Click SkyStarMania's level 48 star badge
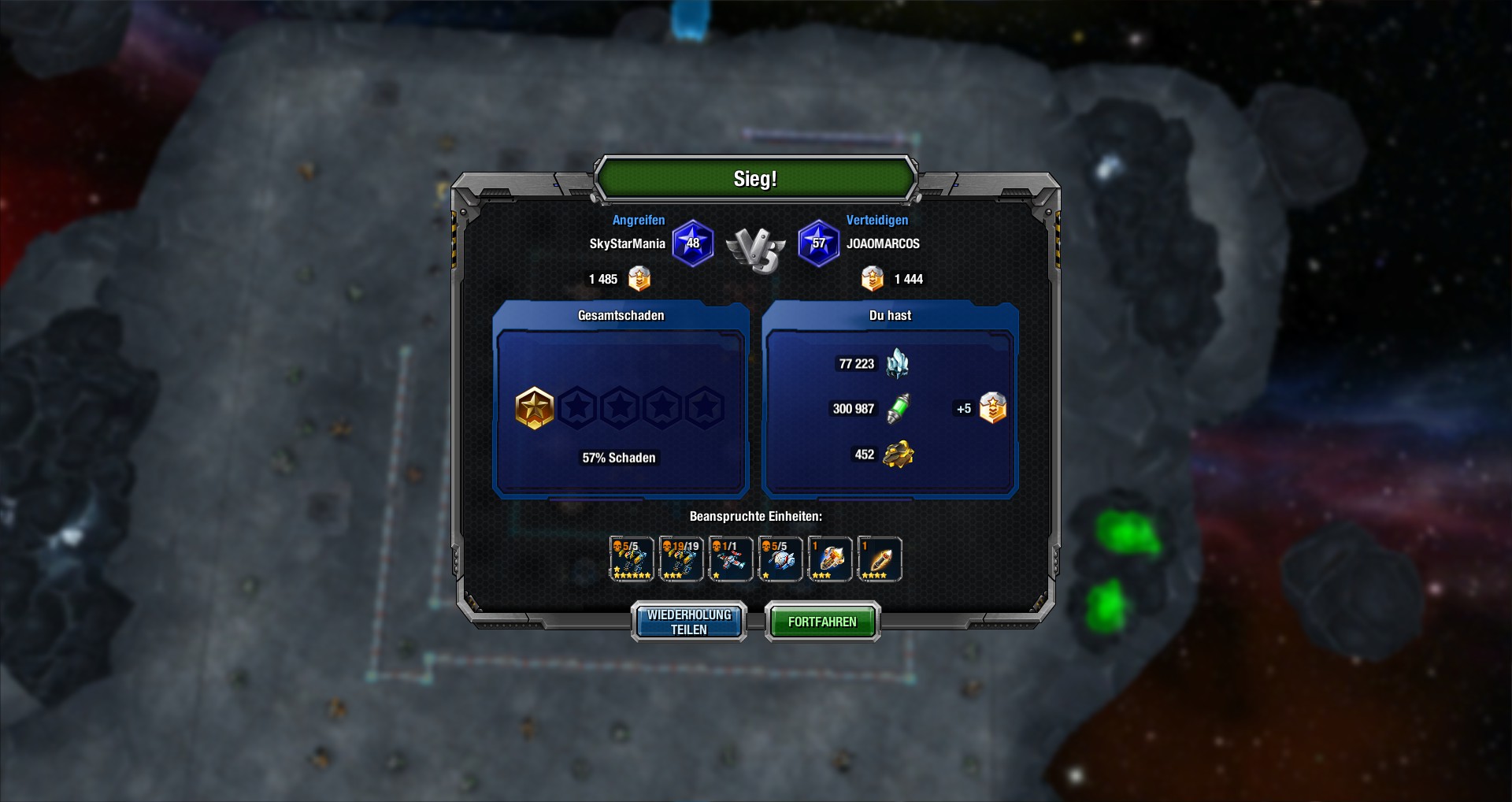Viewport: 1512px width, 802px height. 693,243
